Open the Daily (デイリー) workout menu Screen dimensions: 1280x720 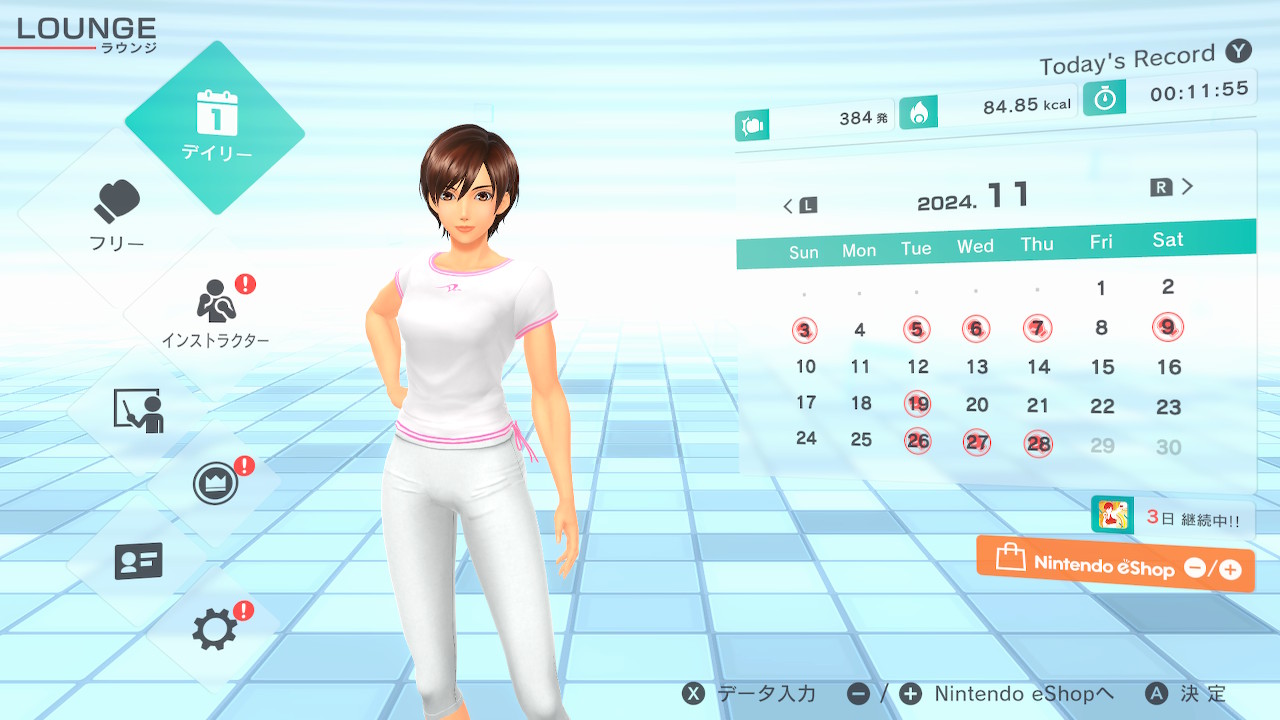pos(215,127)
